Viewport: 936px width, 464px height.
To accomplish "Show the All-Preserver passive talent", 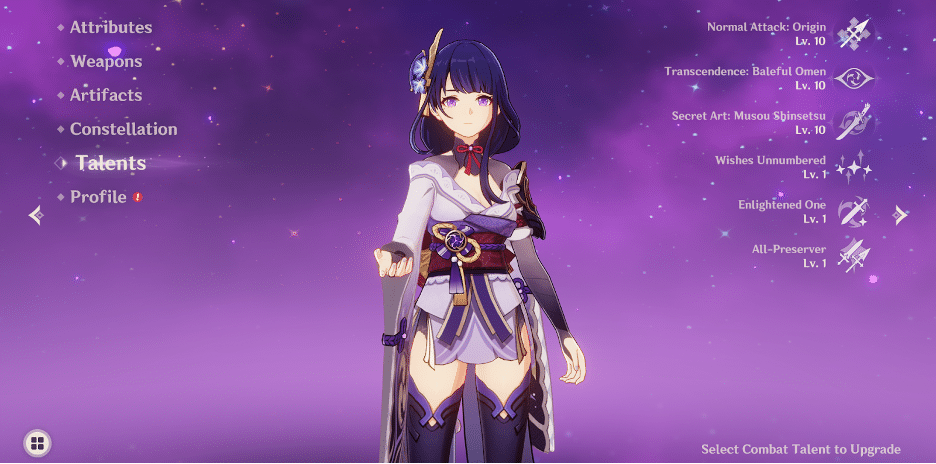I will tap(854, 256).
